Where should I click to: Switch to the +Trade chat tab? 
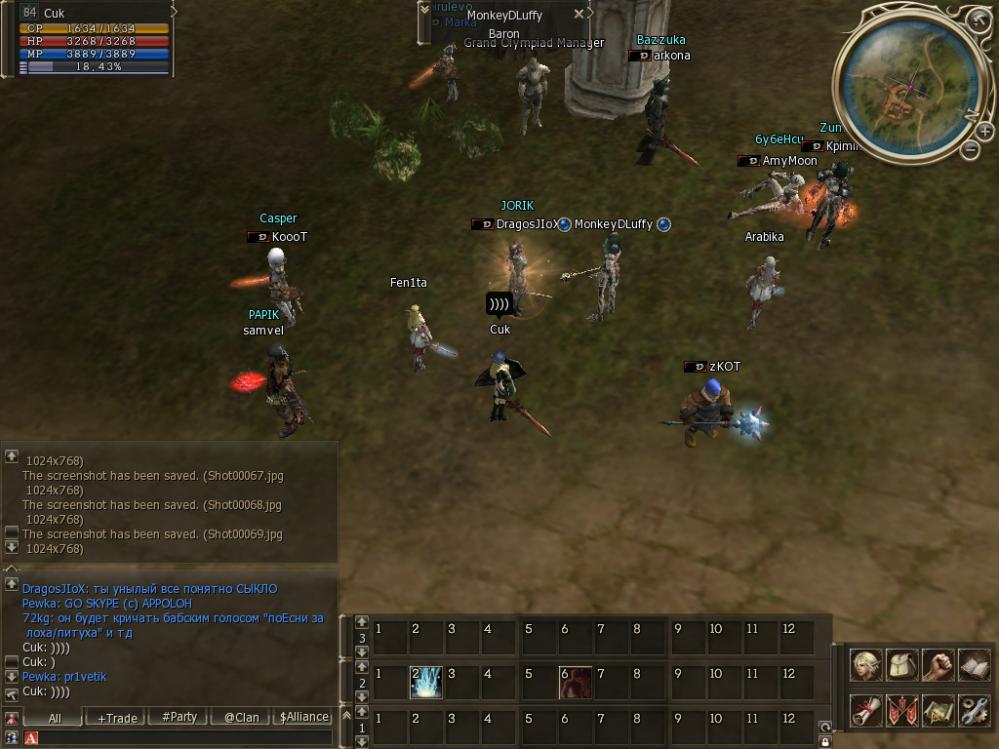pyautogui.click(x=115, y=717)
